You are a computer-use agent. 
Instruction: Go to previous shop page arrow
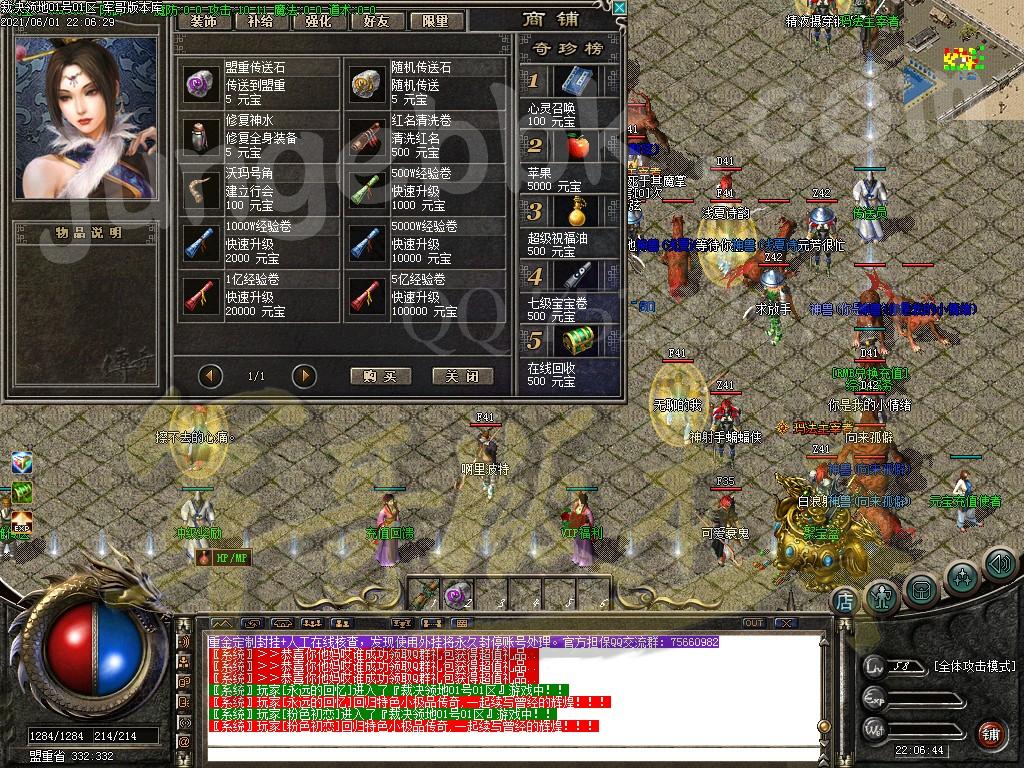coord(210,376)
